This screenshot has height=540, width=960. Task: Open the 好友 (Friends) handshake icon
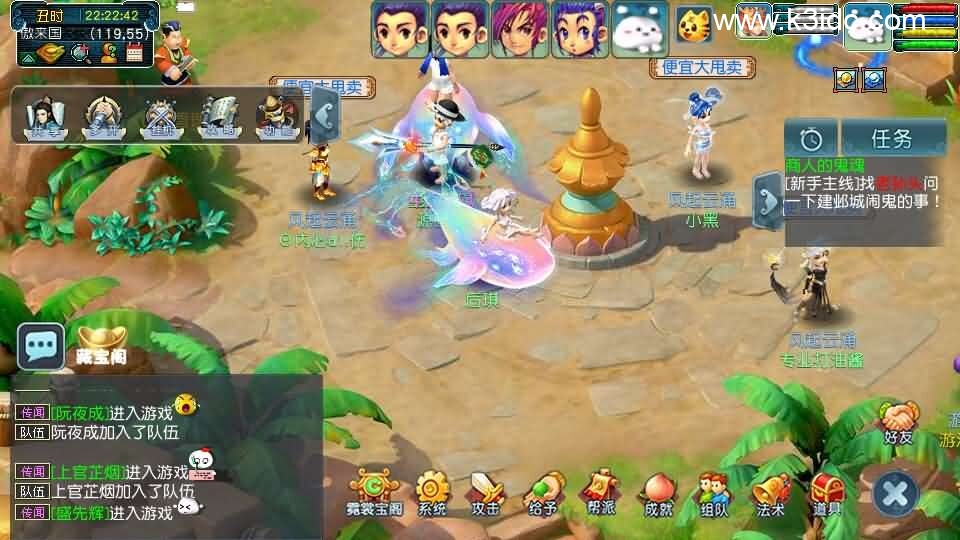tap(899, 420)
